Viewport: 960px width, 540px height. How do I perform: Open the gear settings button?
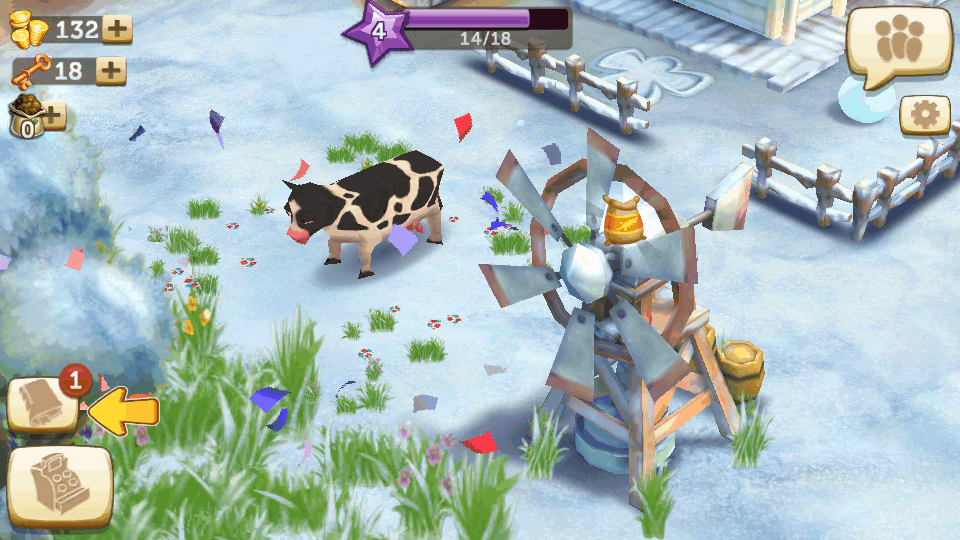click(925, 116)
